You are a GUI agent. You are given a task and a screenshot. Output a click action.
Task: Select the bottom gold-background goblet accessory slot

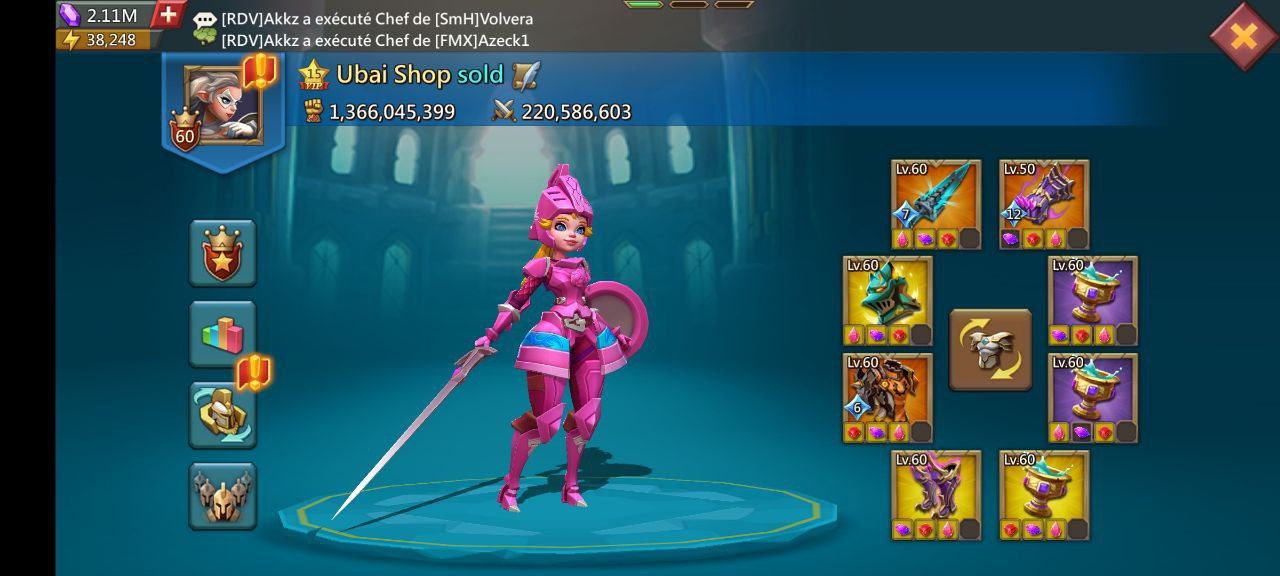[1044, 495]
